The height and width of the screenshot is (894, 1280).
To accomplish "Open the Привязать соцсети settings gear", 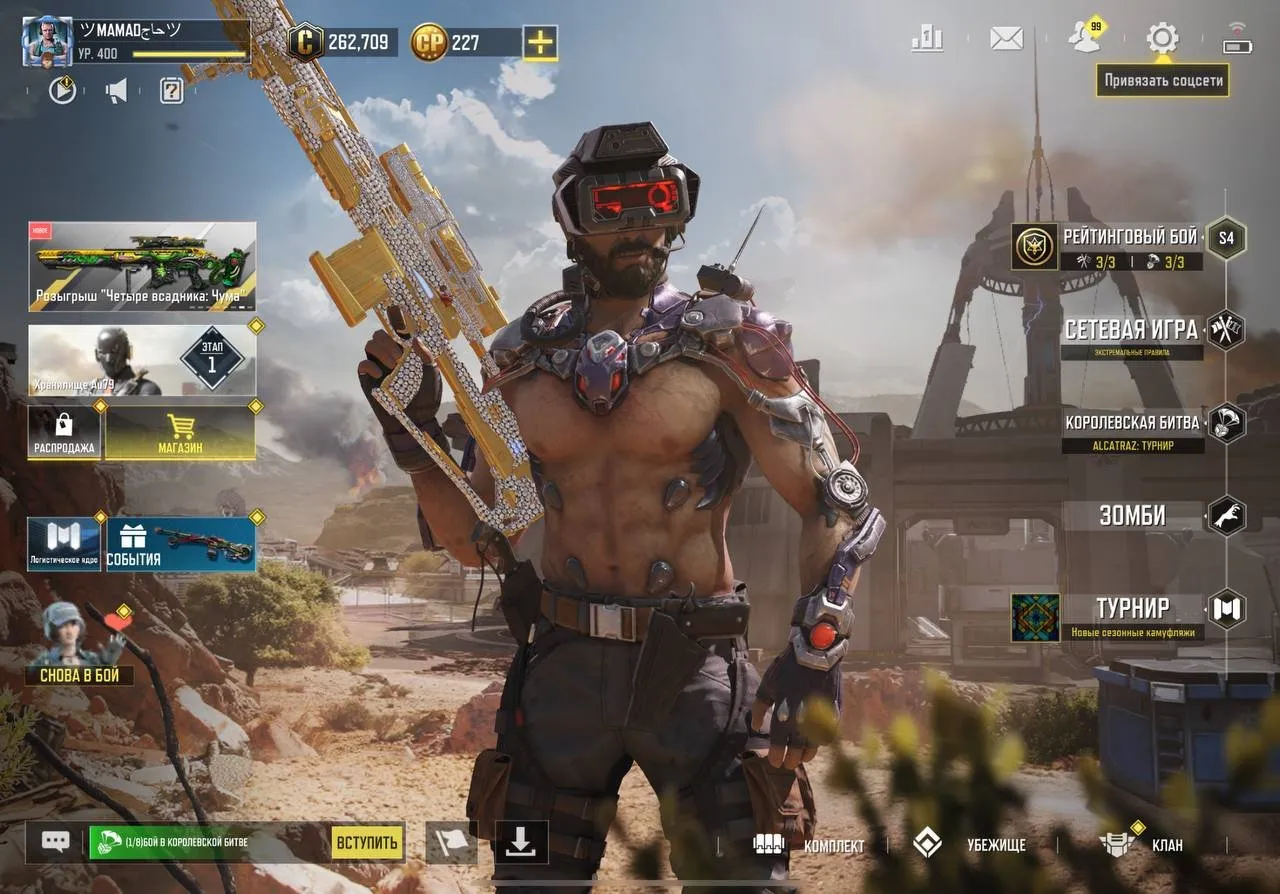I will 1162,37.
